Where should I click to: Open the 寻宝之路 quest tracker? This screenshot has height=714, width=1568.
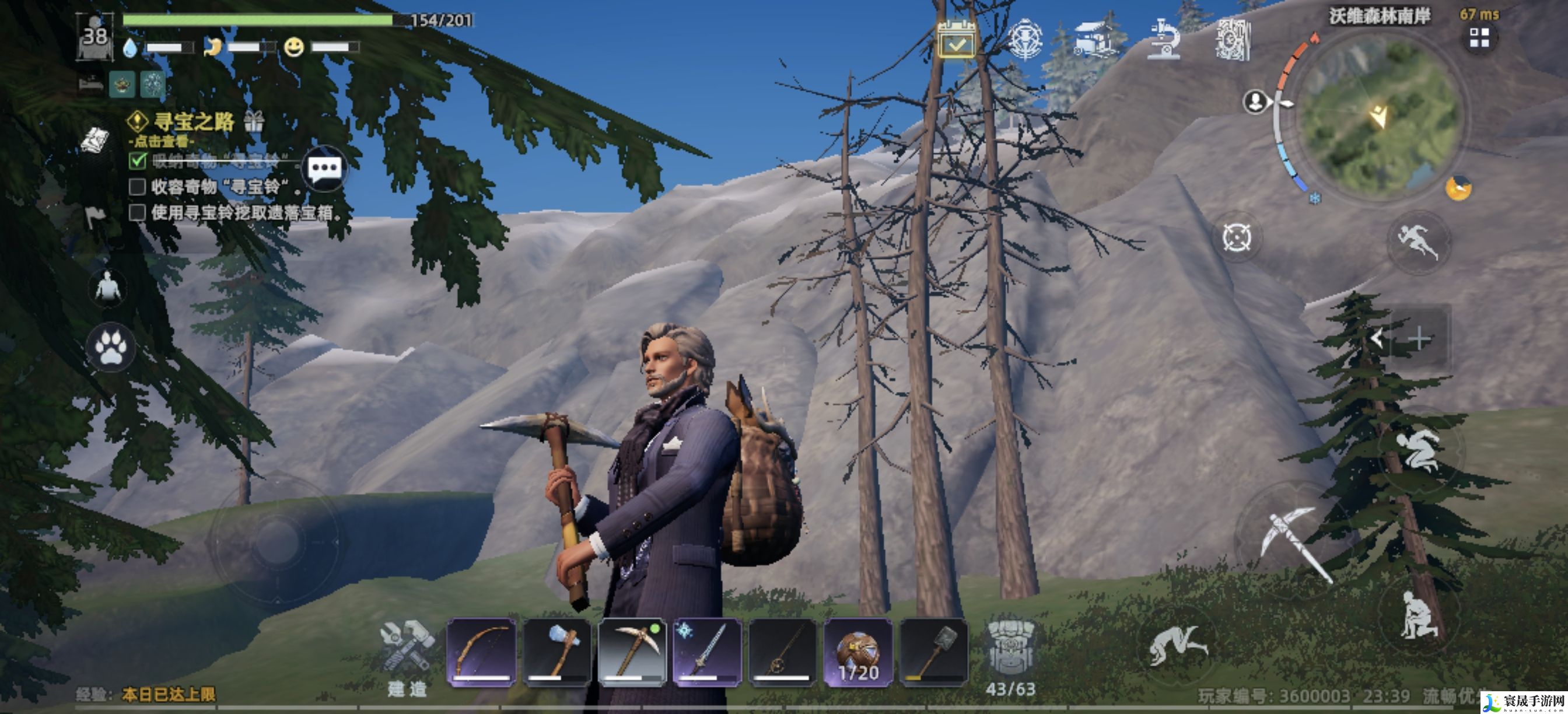coord(194,123)
